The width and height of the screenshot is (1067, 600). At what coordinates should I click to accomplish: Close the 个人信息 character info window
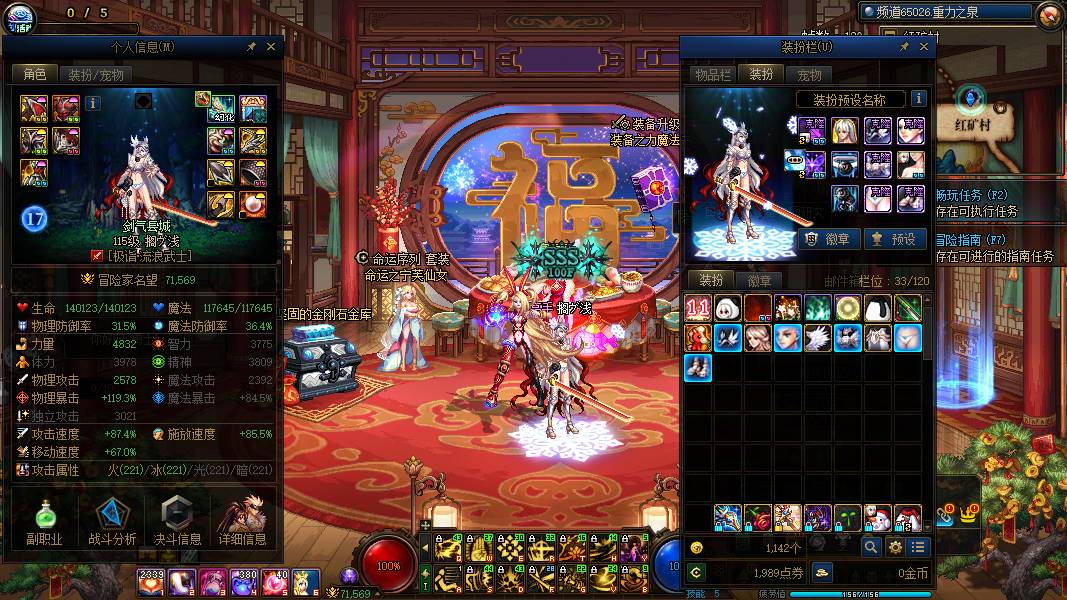(x=271, y=46)
